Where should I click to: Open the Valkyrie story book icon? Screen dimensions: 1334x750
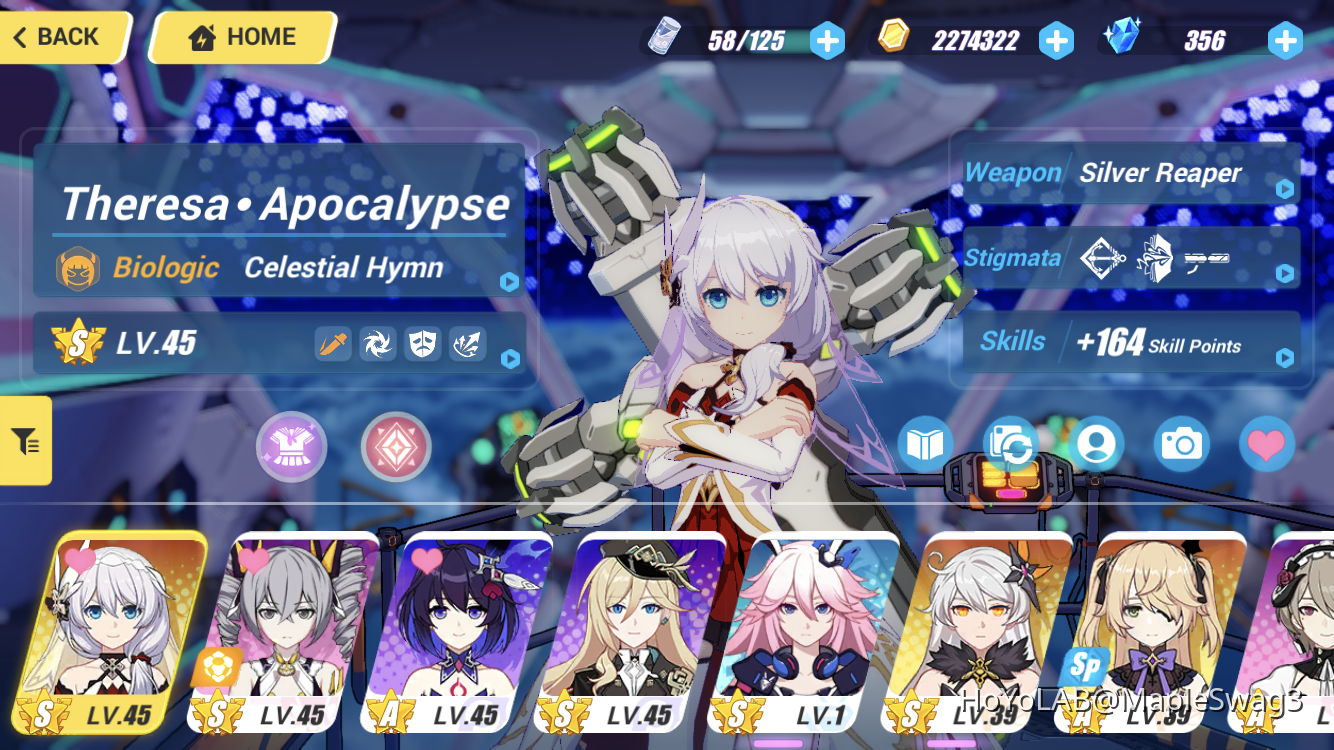click(x=925, y=445)
